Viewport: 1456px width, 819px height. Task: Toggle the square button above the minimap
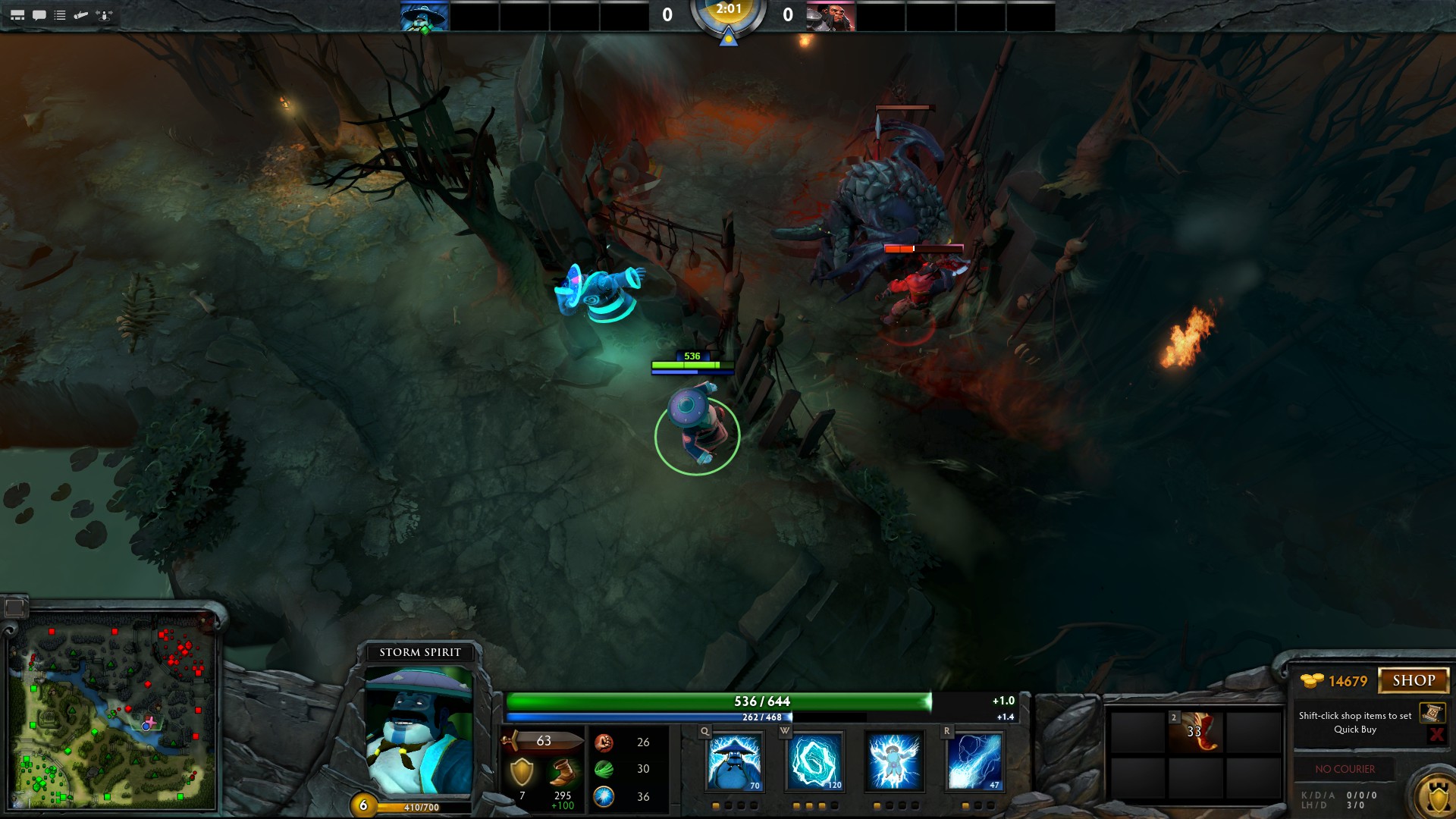[x=14, y=607]
